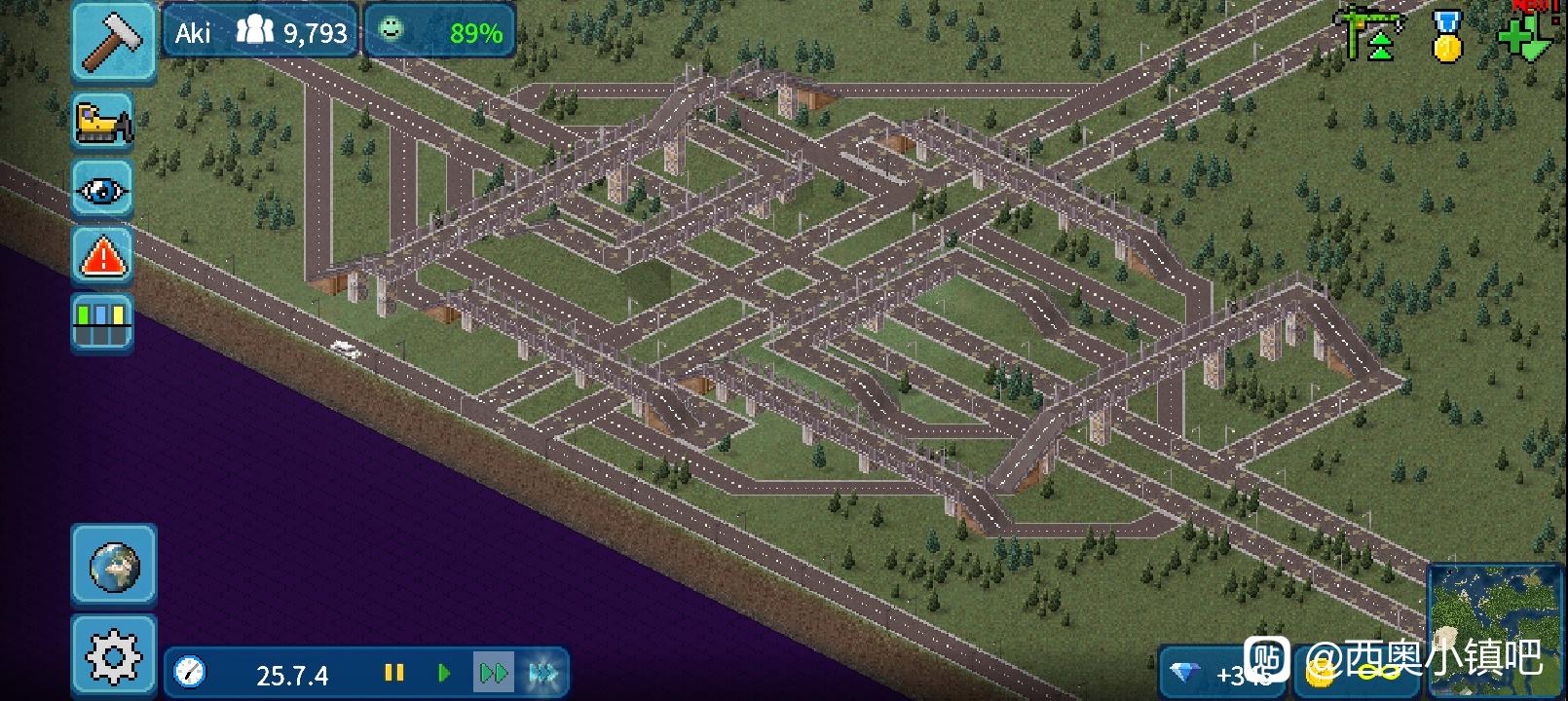
Task: Open the colored bars statistics panel
Action: click(102, 323)
